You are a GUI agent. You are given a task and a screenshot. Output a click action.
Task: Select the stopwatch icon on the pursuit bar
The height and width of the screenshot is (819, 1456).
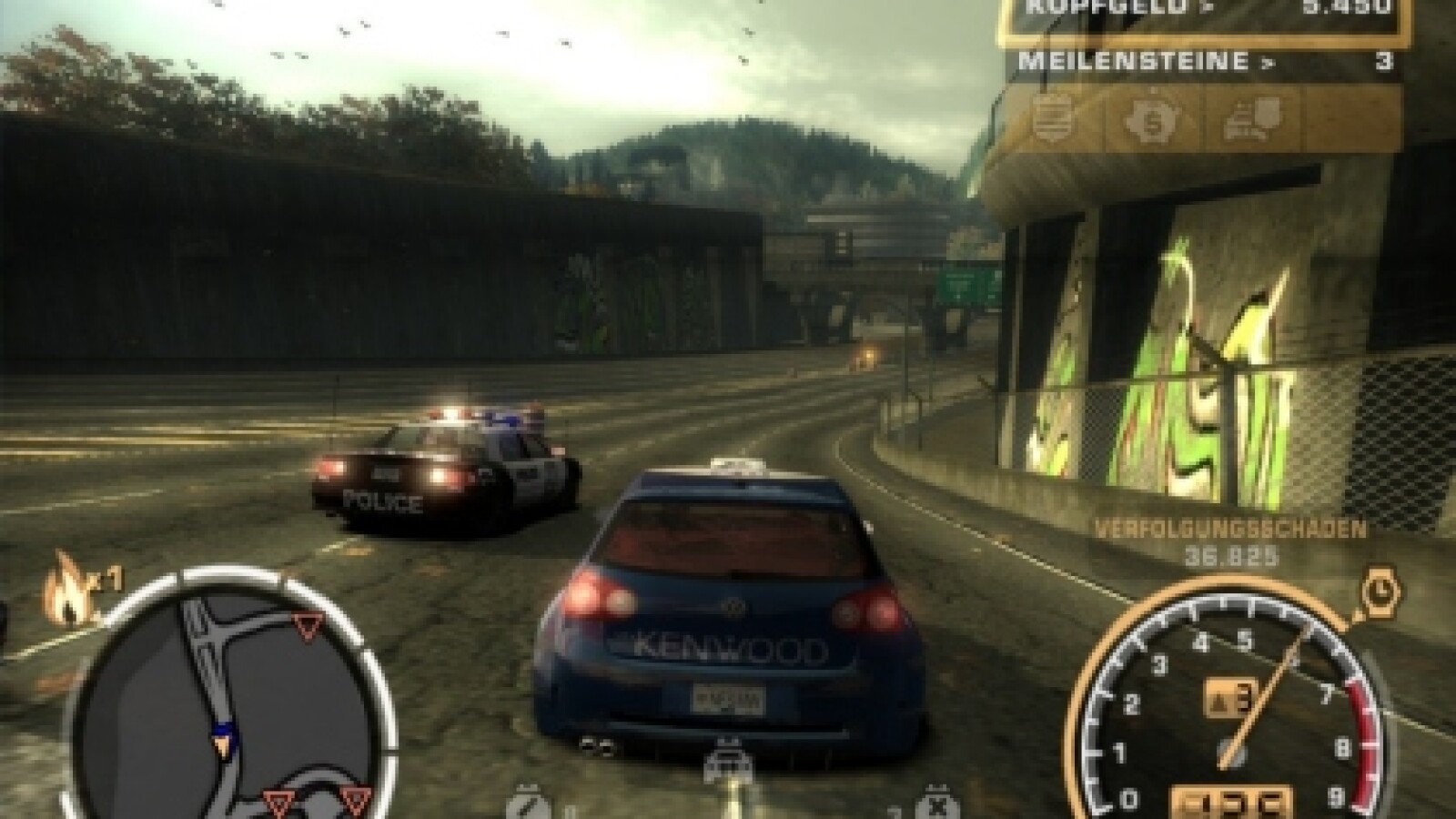pos(530,804)
